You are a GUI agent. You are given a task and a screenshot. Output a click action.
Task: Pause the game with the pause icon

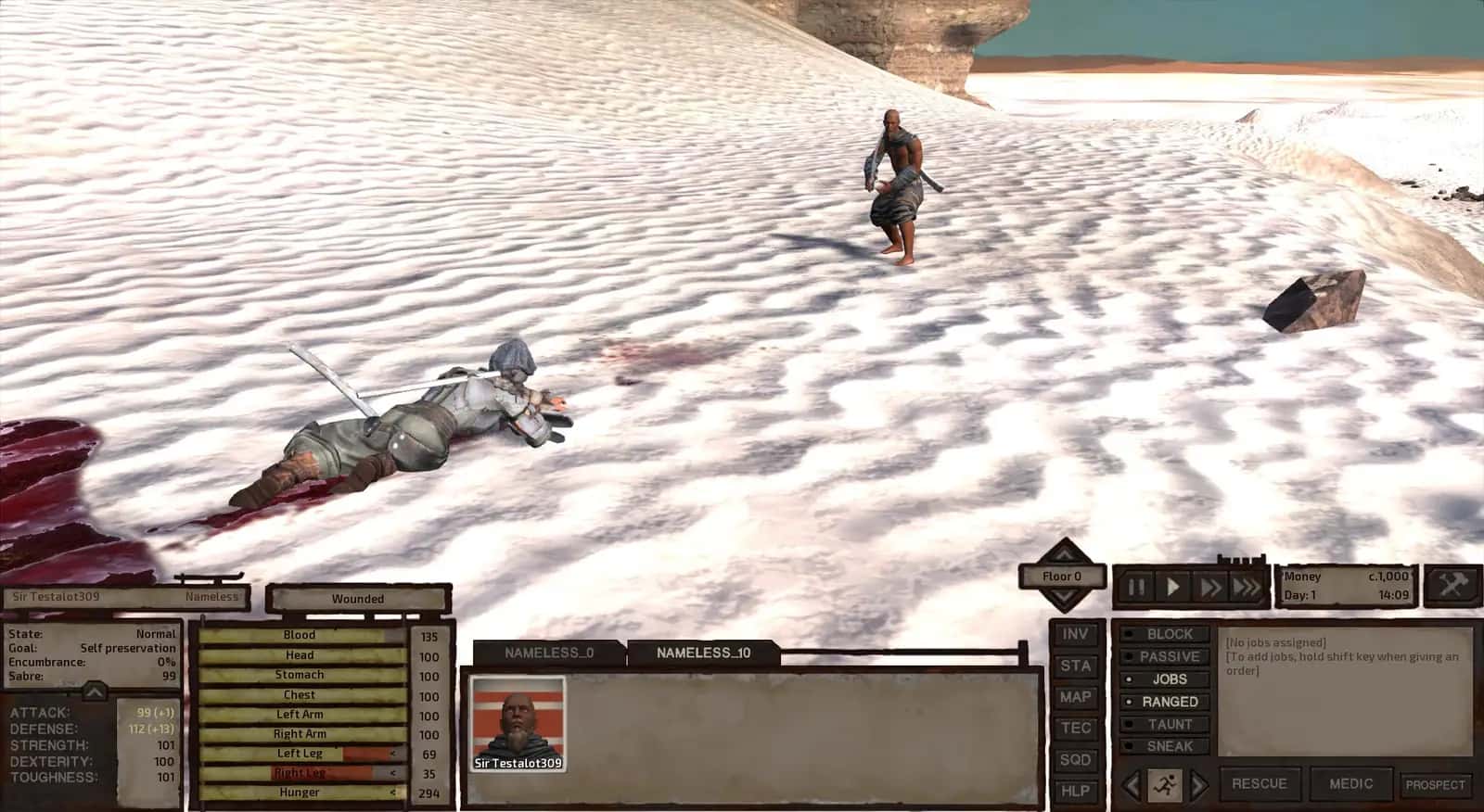1133,586
